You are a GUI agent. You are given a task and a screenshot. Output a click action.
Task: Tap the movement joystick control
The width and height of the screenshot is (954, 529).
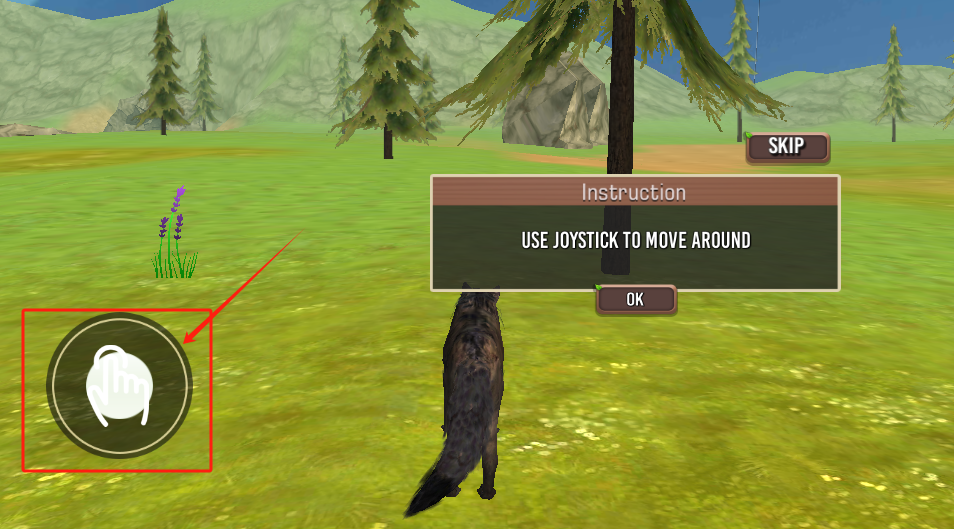(x=119, y=386)
